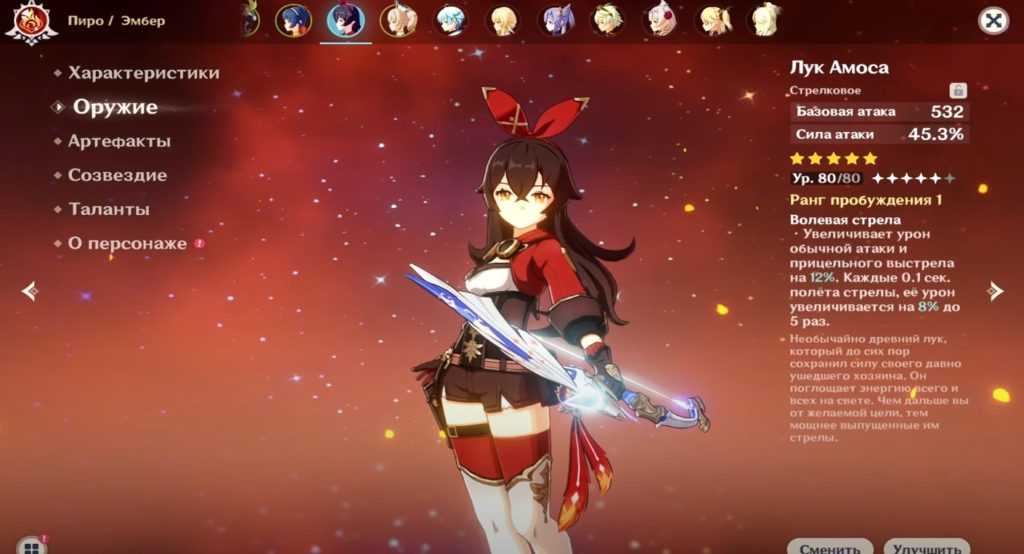This screenshot has width=1024, height=554.
Task: Choose the dark blue-haired character portrait
Action: point(294,19)
